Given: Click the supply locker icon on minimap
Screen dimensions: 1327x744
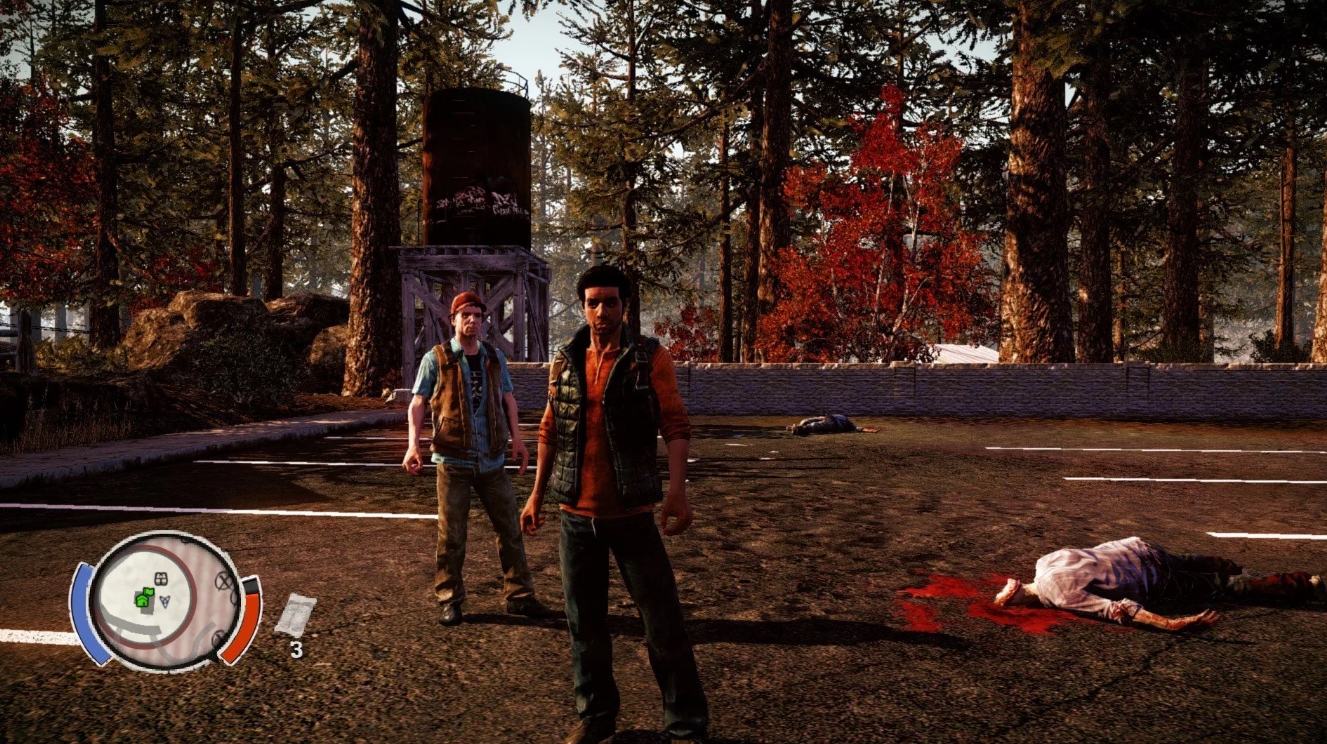Looking at the screenshot, I should pos(160,579).
